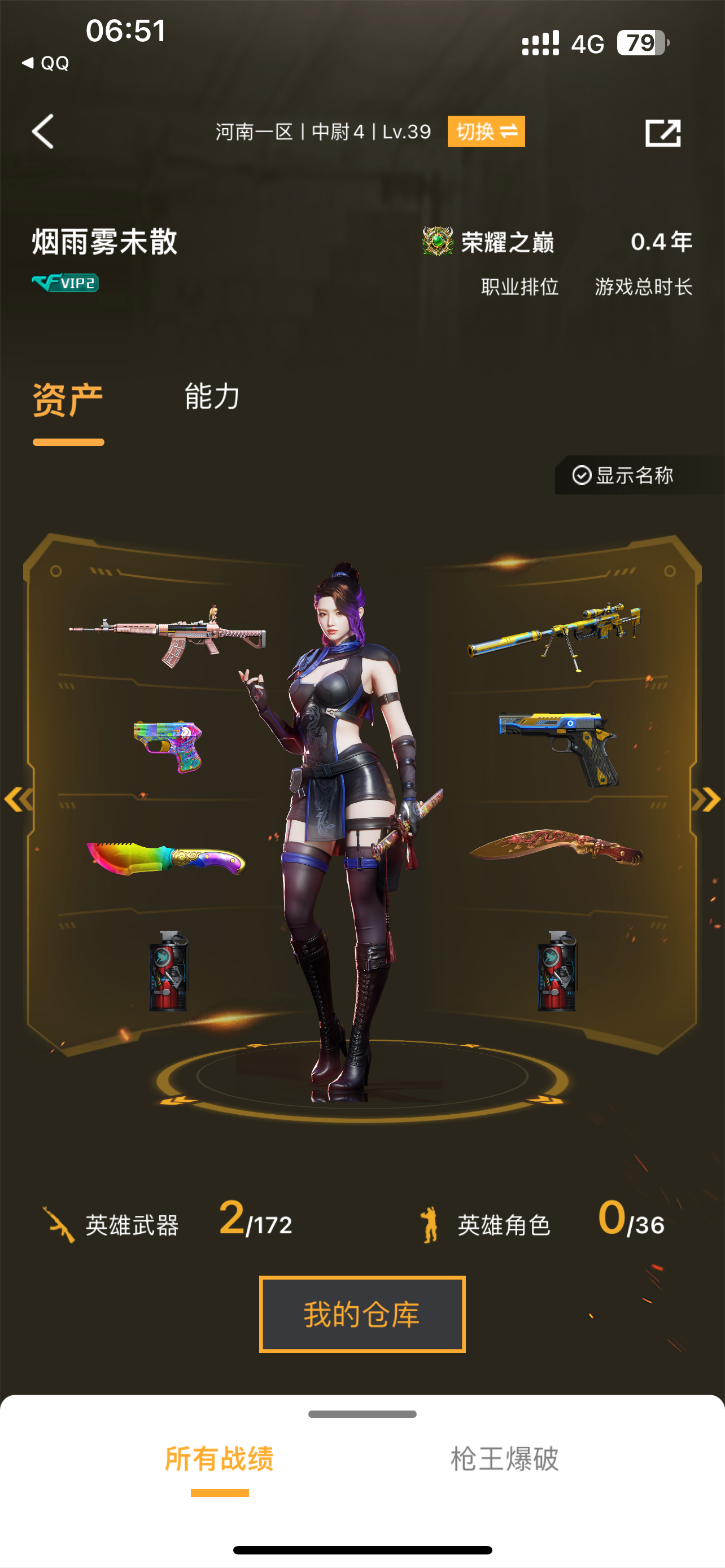
Task: Select the VIP2 badge icon
Action: pyautogui.click(x=64, y=282)
